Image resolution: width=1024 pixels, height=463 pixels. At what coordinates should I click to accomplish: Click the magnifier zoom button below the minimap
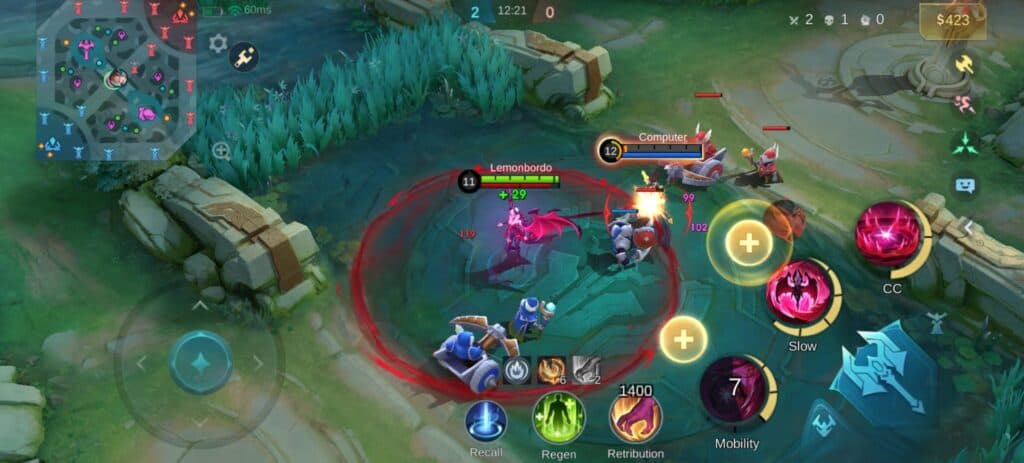221,151
